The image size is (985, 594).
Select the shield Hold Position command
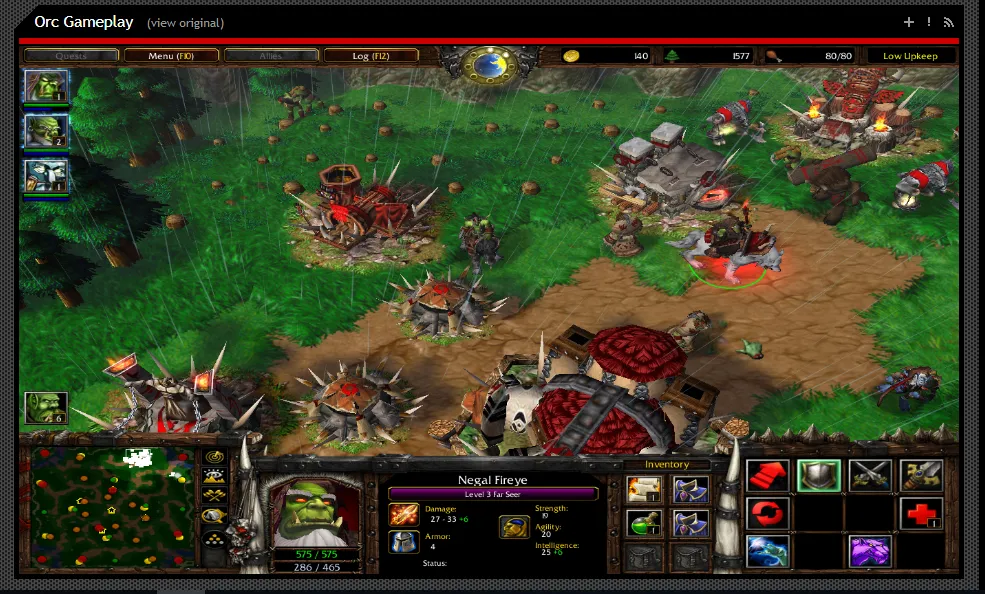(x=818, y=476)
